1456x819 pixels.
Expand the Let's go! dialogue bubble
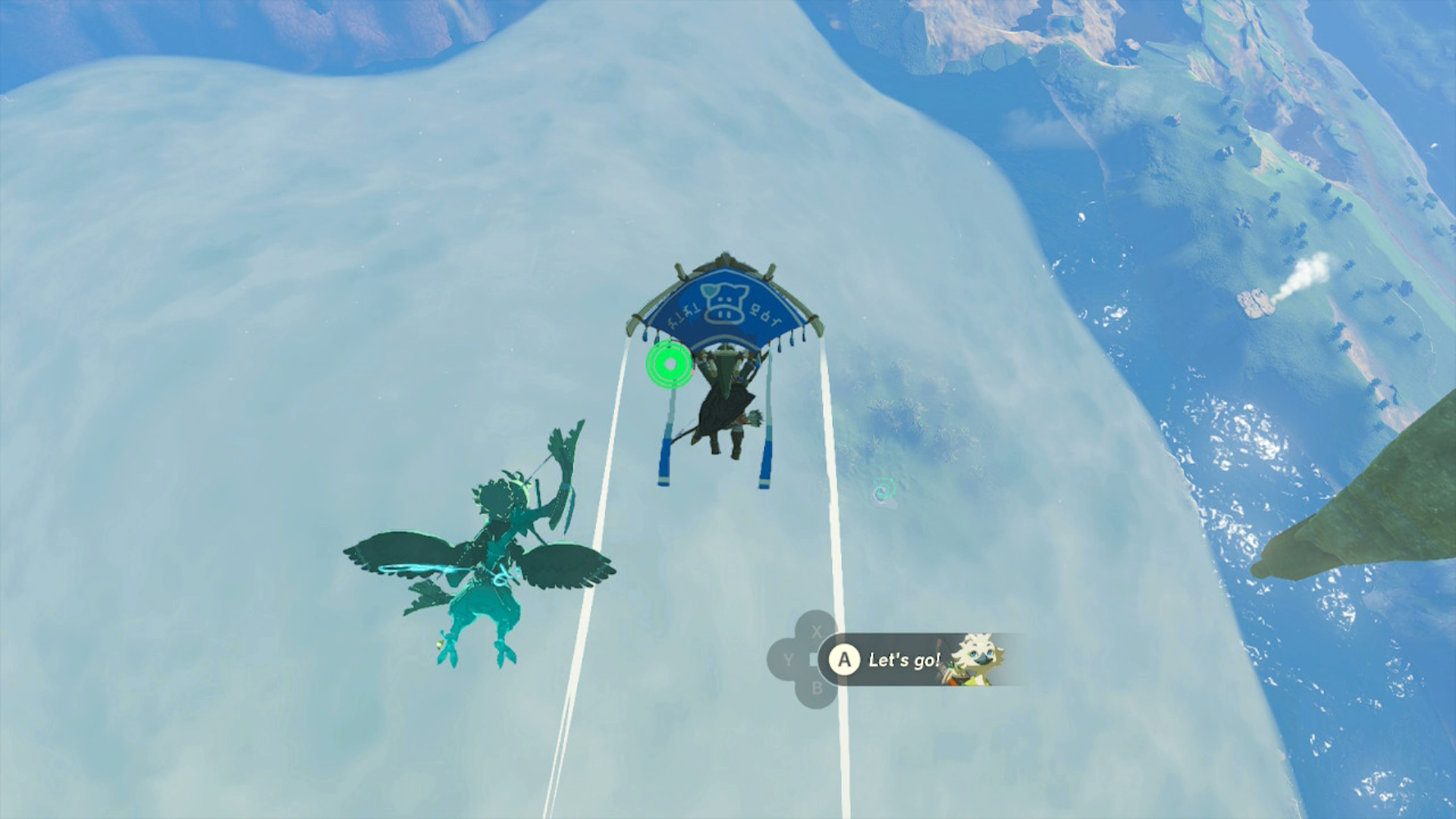(x=902, y=659)
